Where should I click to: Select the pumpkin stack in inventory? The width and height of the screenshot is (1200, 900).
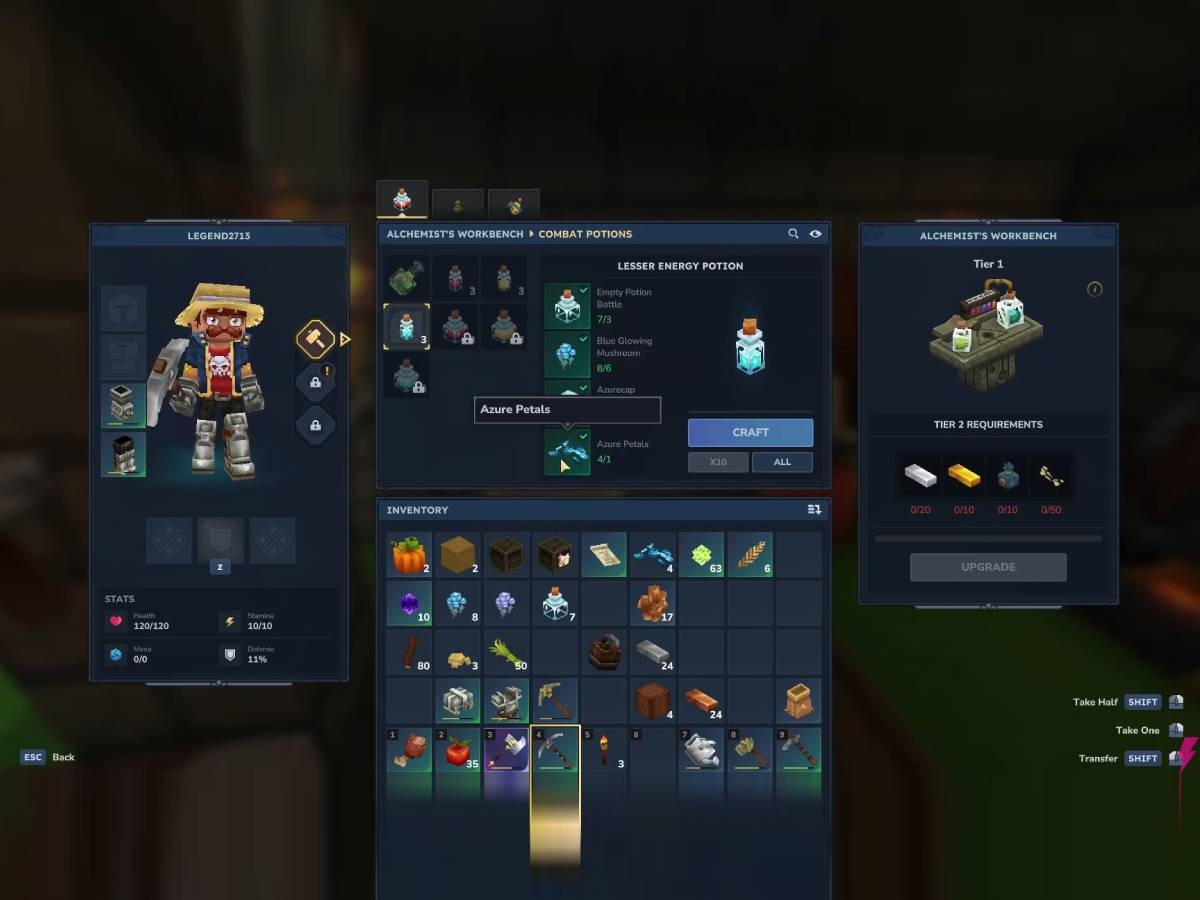pos(409,555)
